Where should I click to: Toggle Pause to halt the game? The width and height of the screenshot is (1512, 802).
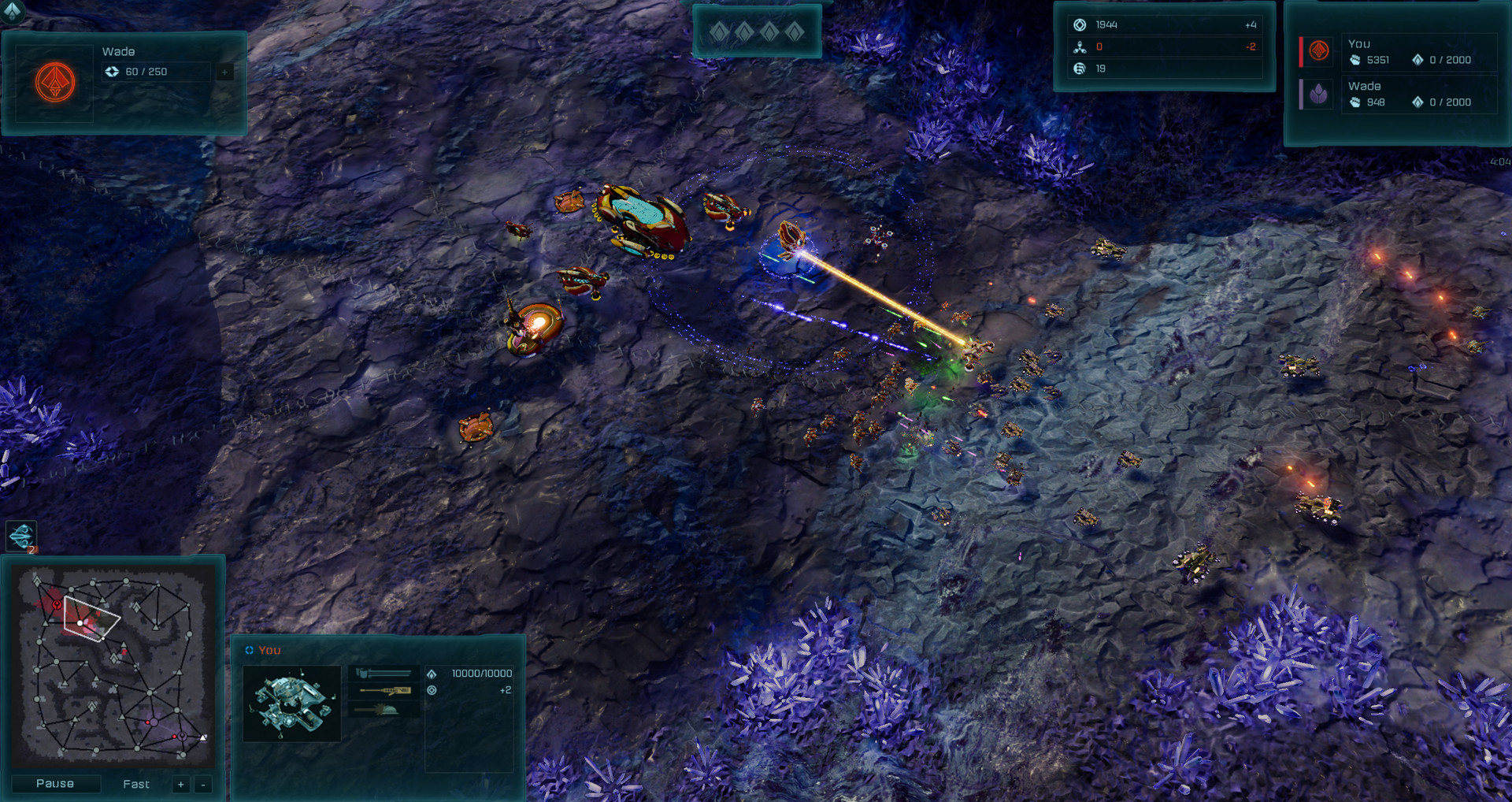pos(55,783)
